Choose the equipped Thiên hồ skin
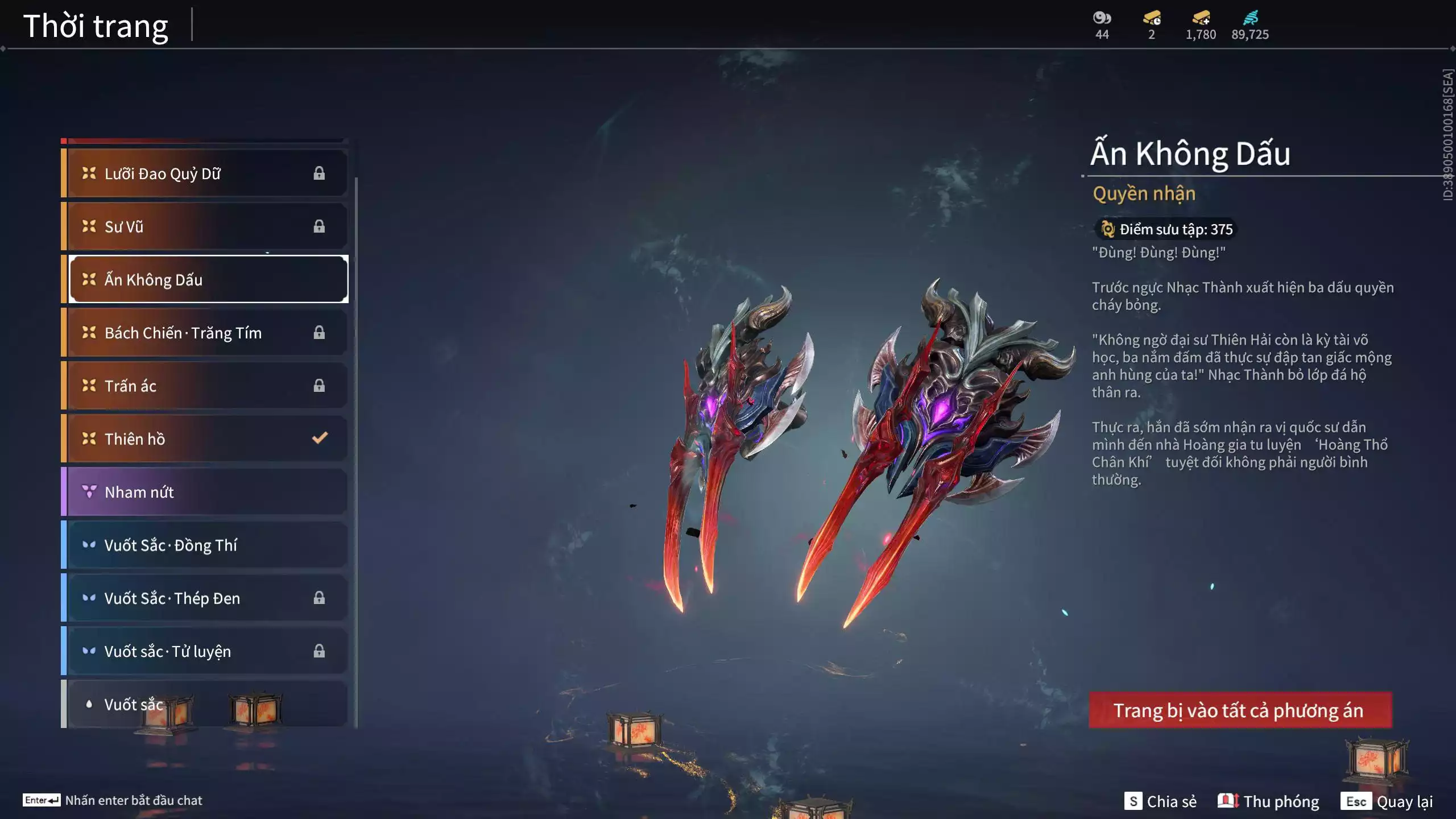 point(205,439)
